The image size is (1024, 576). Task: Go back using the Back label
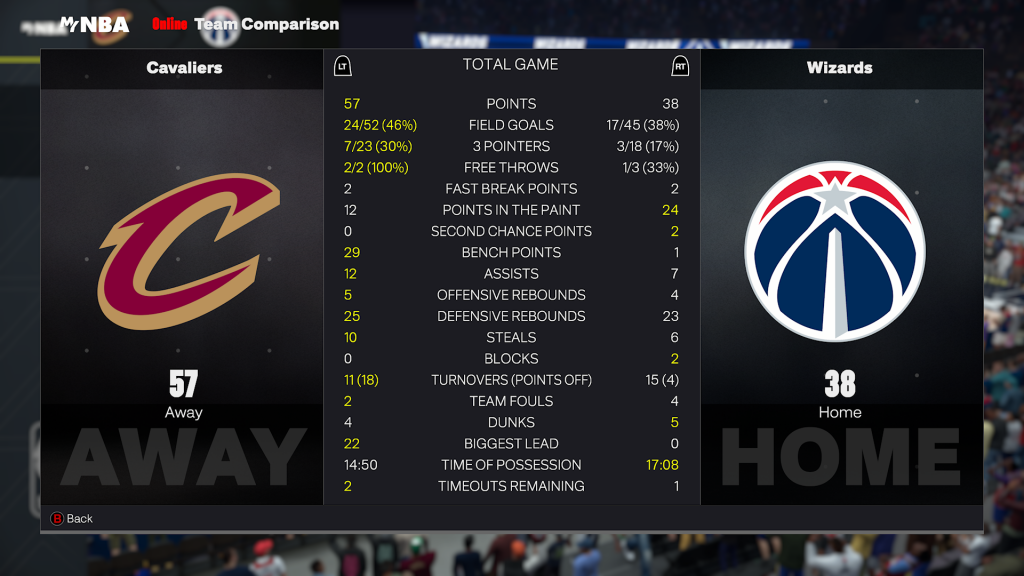(79, 519)
